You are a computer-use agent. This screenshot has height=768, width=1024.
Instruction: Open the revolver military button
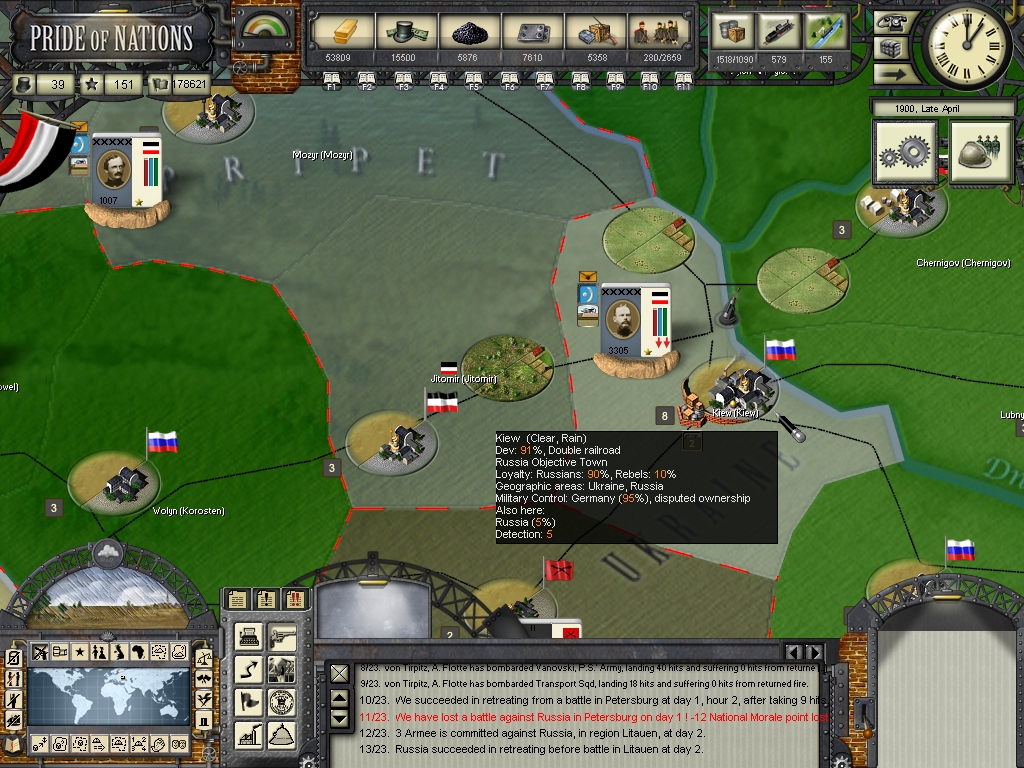click(283, 636)
